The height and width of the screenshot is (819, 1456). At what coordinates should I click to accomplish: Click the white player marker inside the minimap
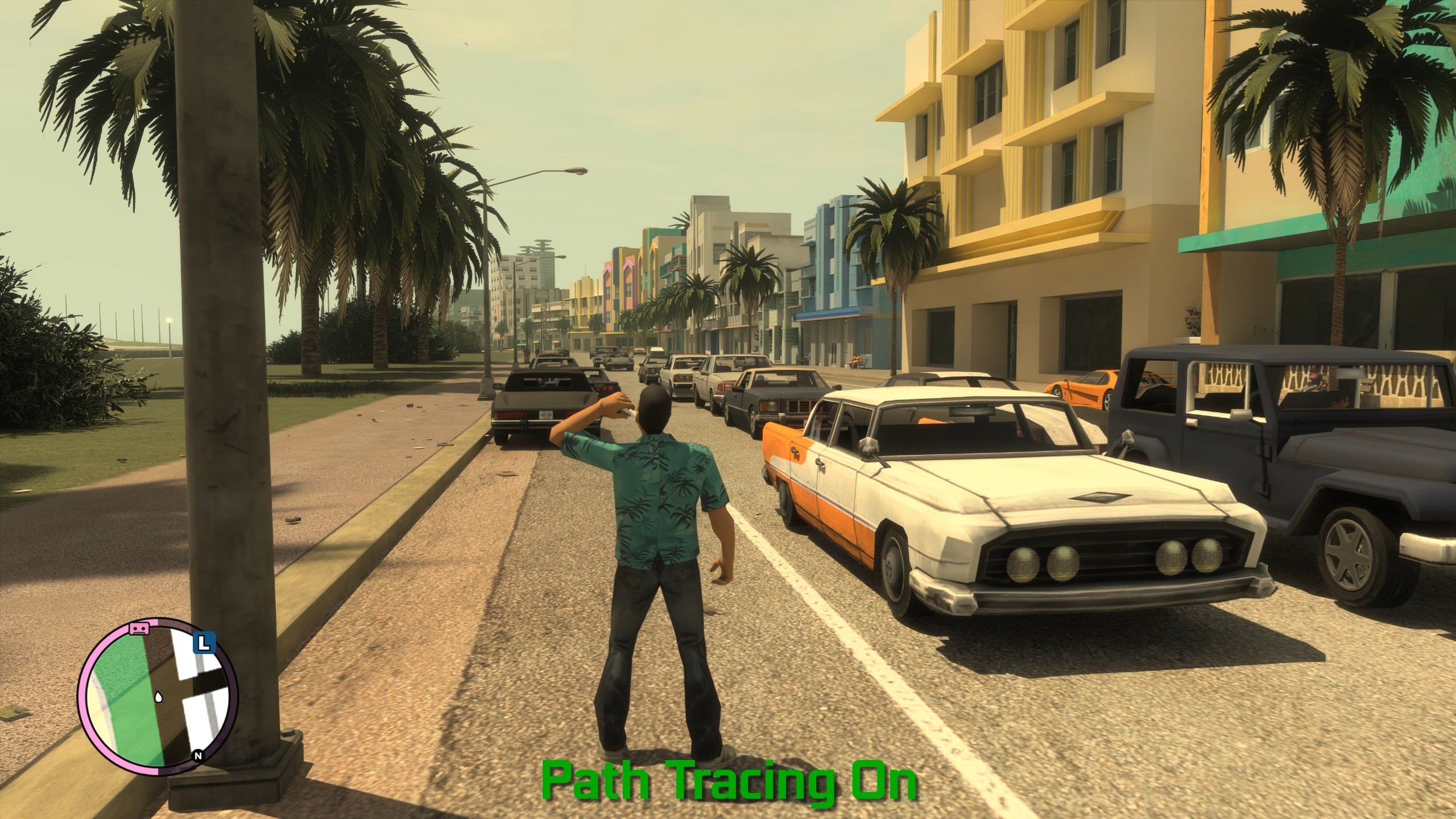[159, 697]
